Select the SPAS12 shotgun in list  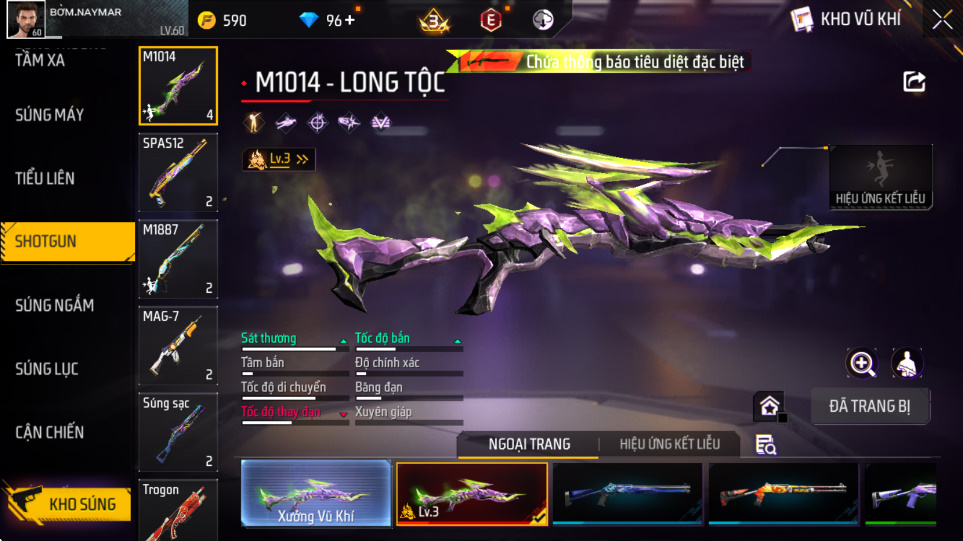(178, 172)
